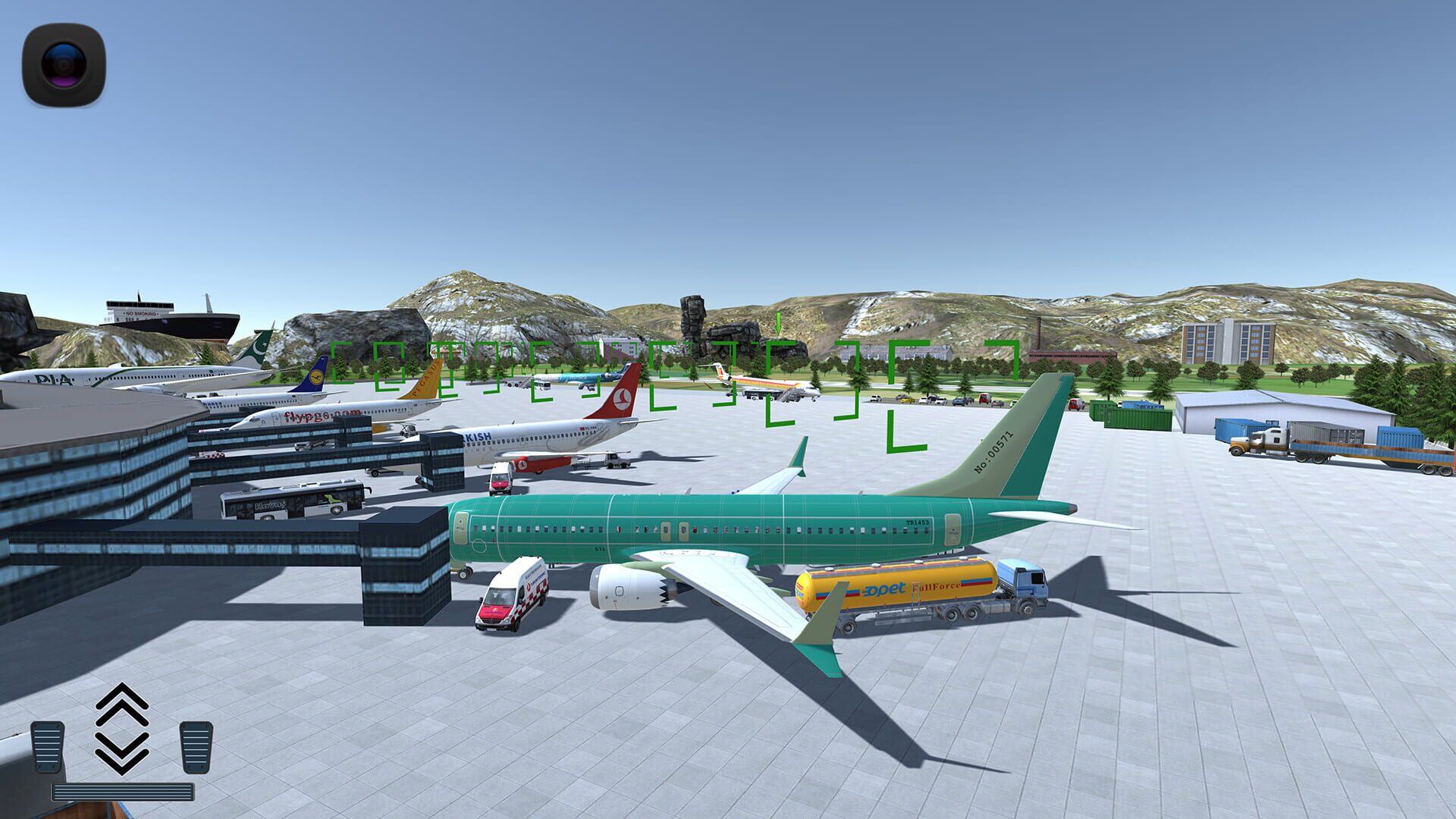Expand the chevron stack control
1456x819 pixels.
[121, 728]
